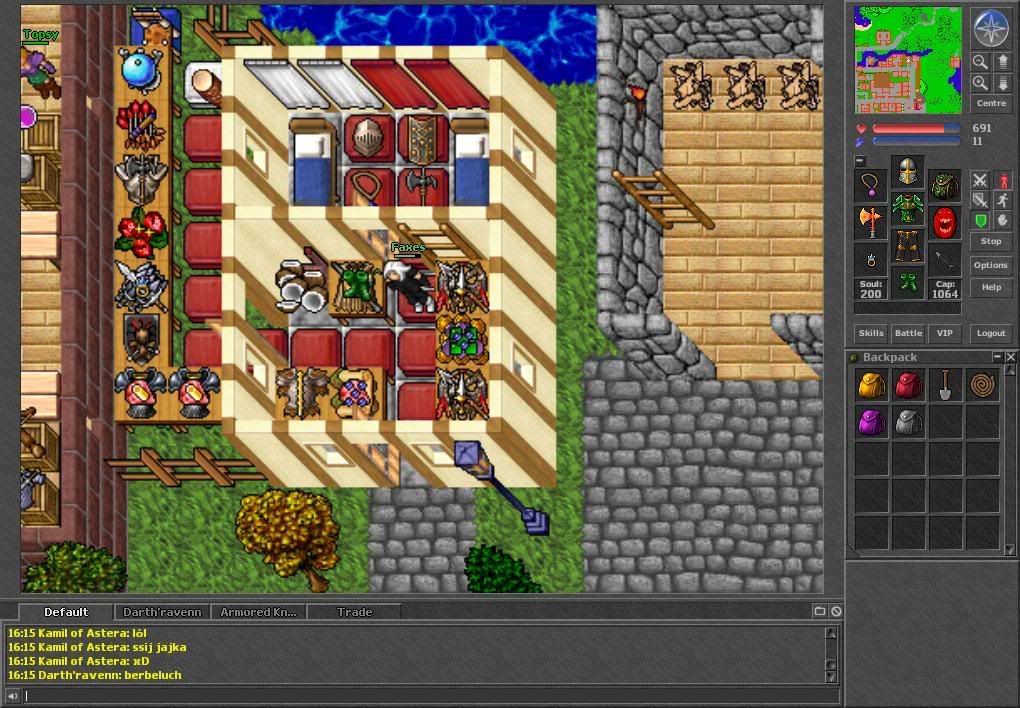Open the Darth'ravenn chat tab

[x=162, y=612]
